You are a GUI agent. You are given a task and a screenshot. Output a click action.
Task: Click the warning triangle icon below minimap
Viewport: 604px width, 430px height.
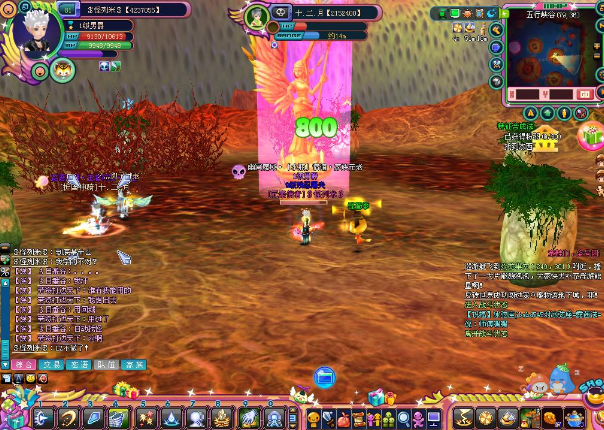(x=532, y=113)
